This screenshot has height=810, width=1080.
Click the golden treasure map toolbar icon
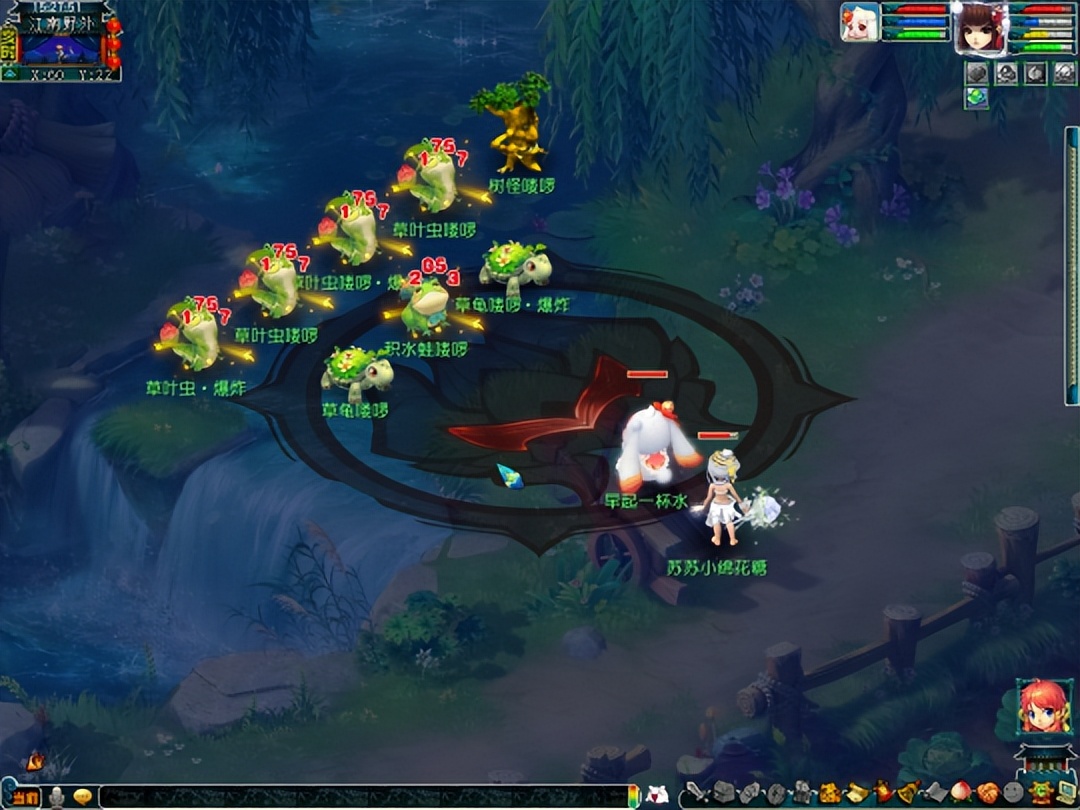830,794
